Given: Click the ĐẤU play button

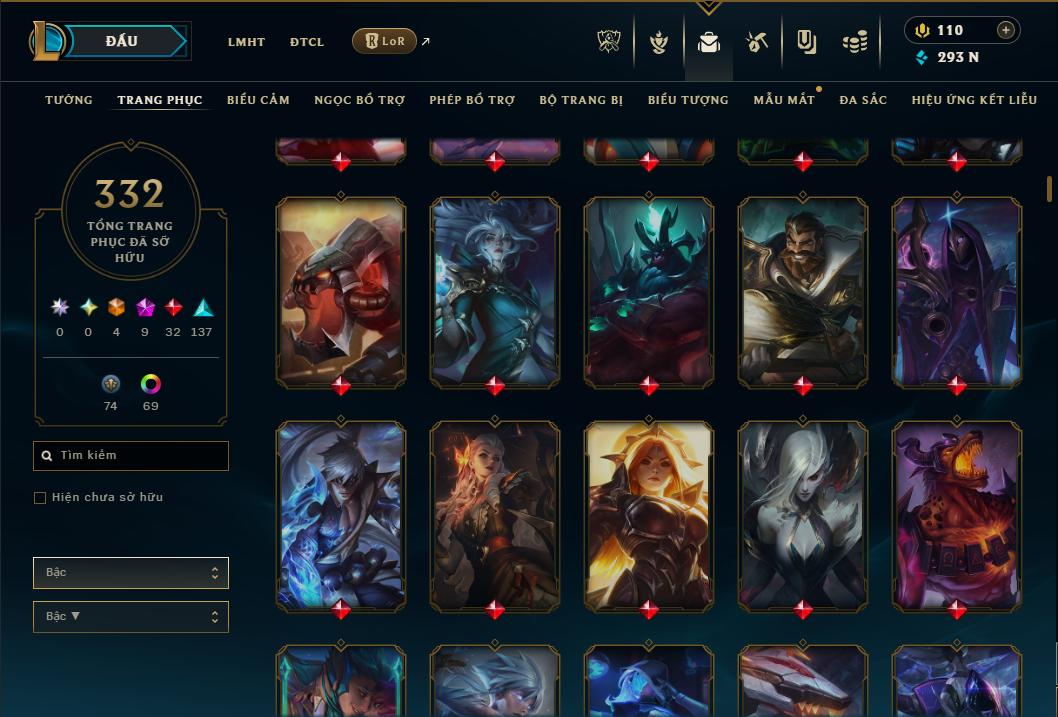Looking at the screenshot, I should coord(122,41).
